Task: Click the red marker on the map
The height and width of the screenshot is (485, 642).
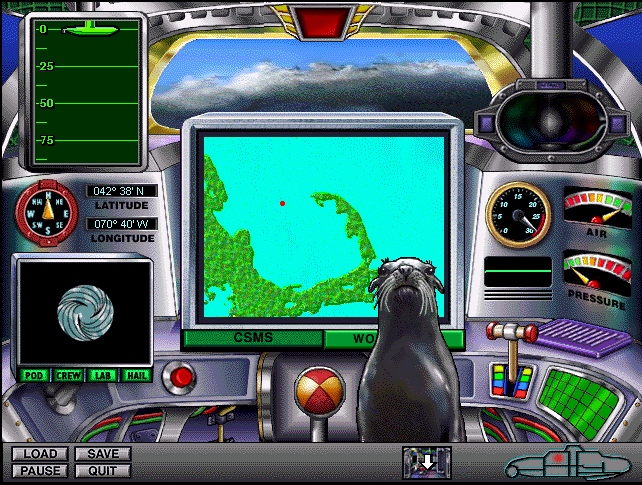Action: (x=282, y=203)
